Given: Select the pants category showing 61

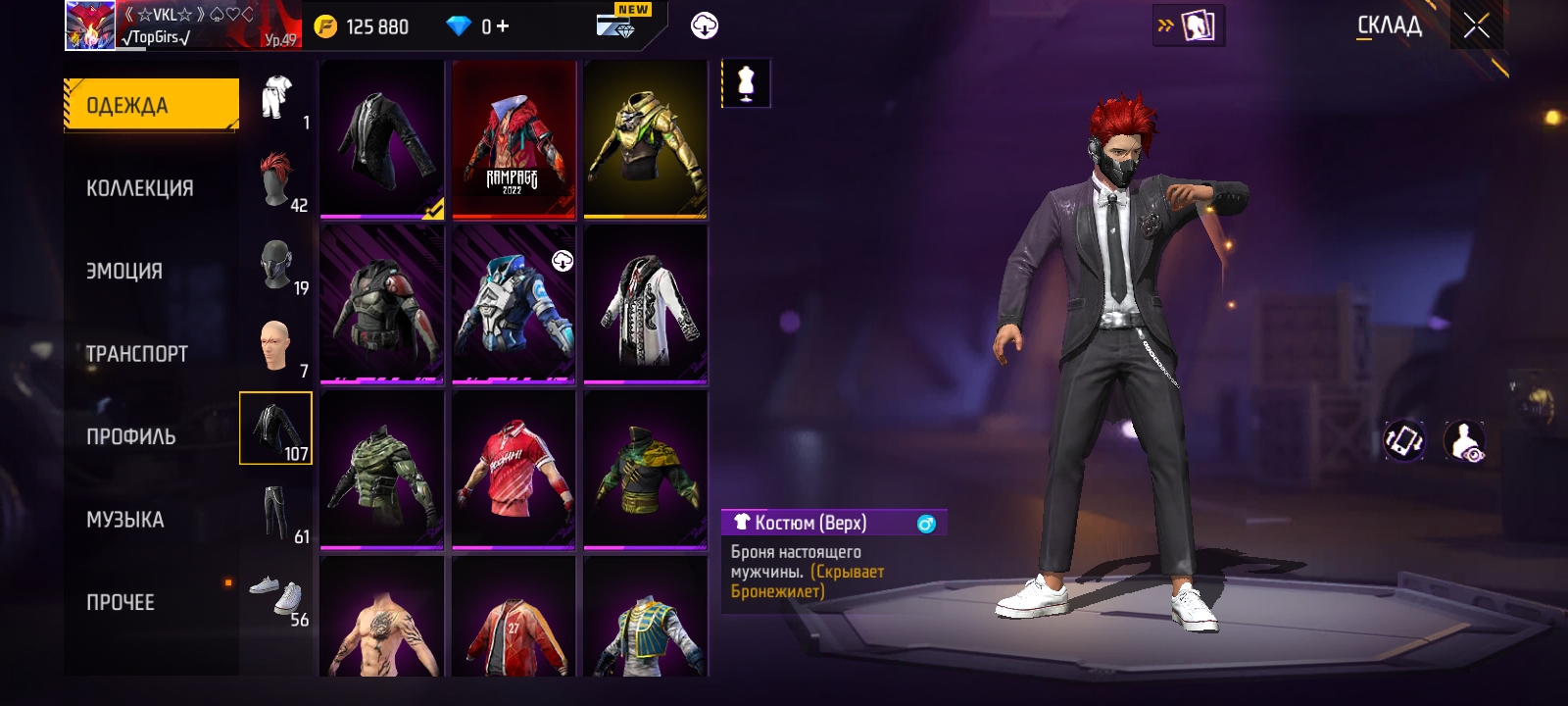Looking at the screenshot, I should click(x=276, y=513).
